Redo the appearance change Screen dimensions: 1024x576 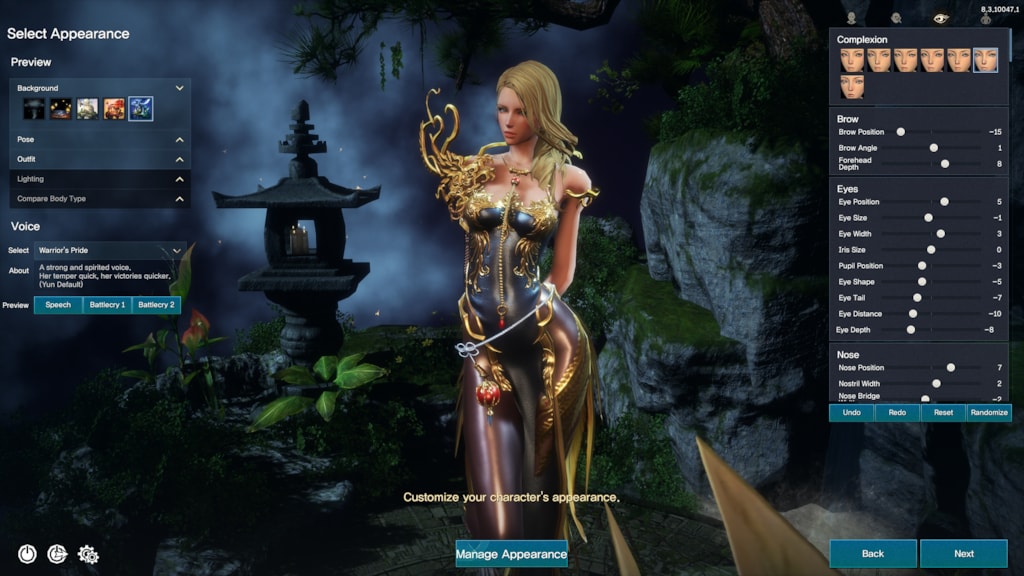pos(897,412)
